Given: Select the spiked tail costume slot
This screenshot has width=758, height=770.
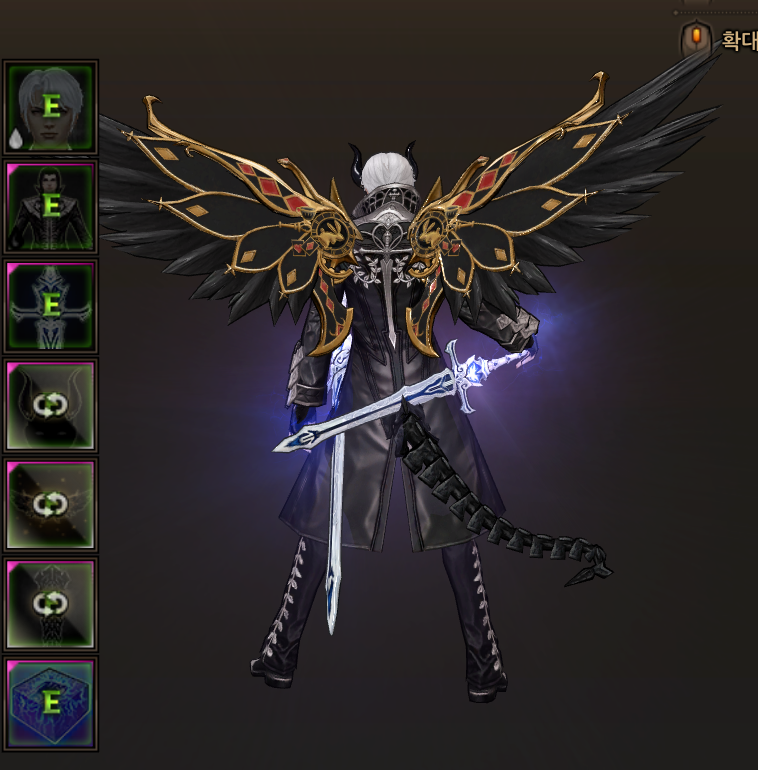Looking at the screenshot, I should [51, 604].
